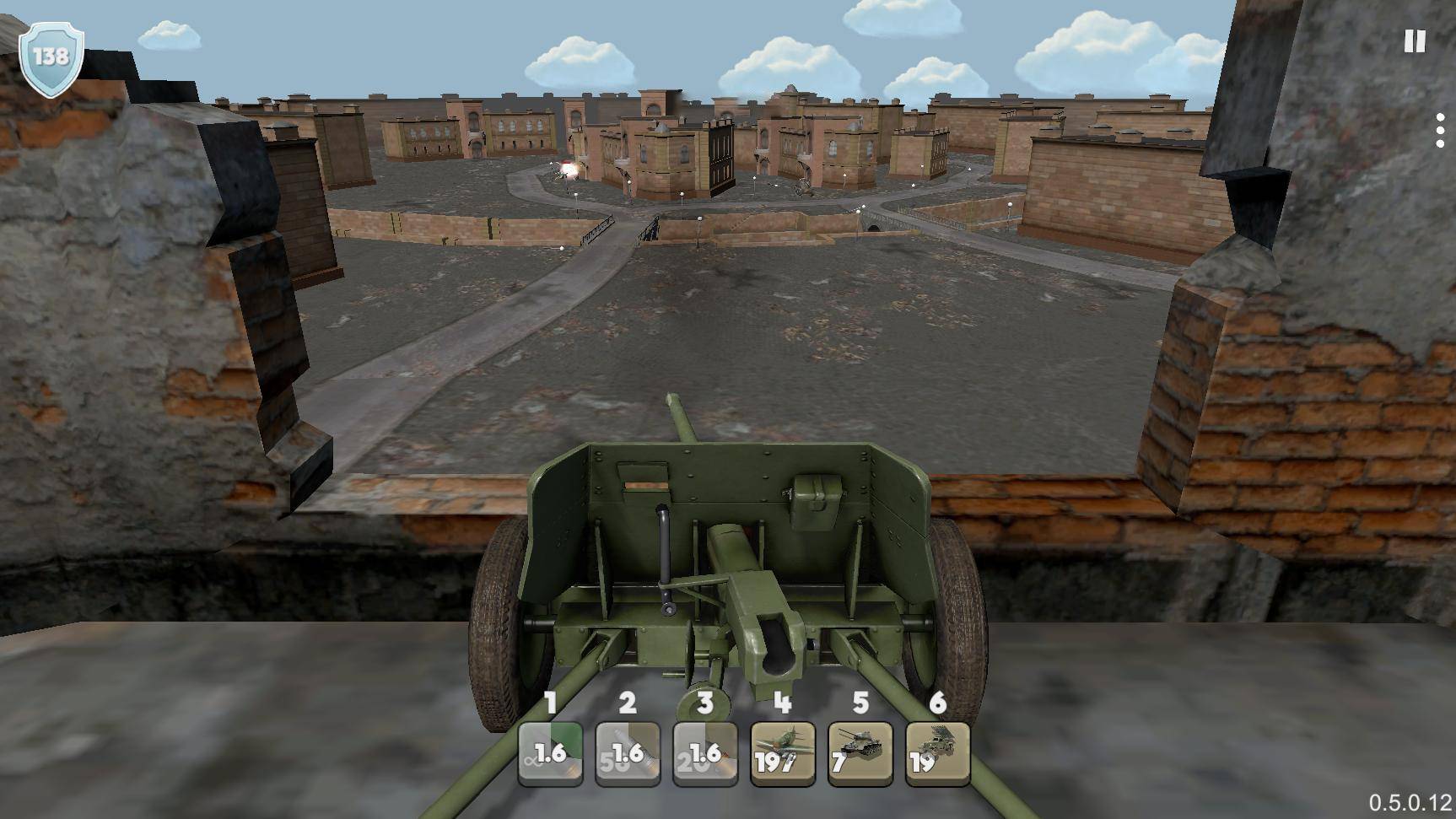Deploy the tank support from slot 5
This screenshot has width=1456, height=819.
pos(860,752)
